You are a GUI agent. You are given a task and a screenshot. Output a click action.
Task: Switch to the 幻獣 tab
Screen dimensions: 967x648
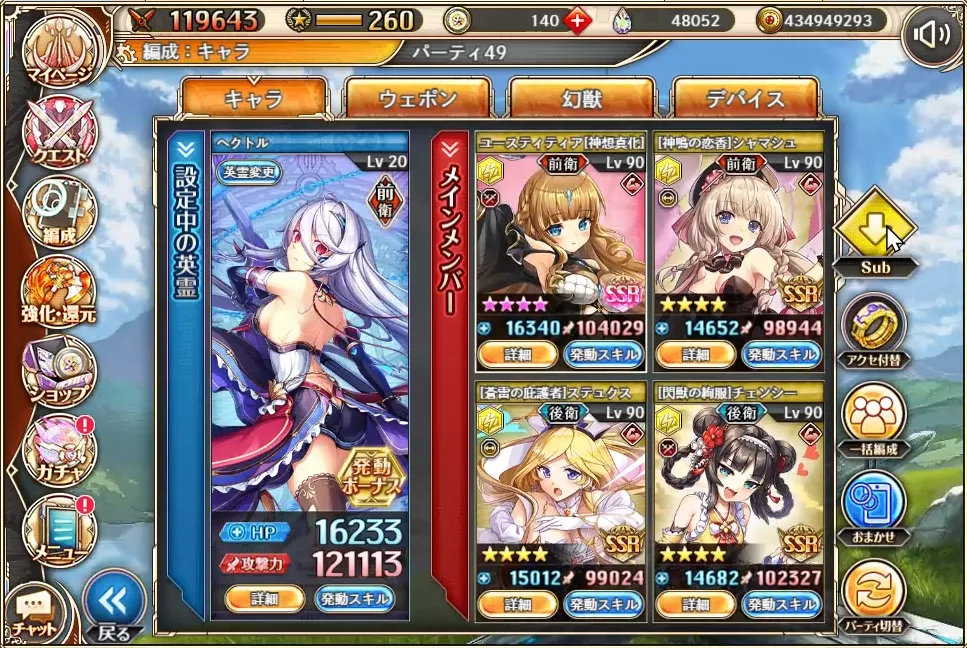[582, 99]
